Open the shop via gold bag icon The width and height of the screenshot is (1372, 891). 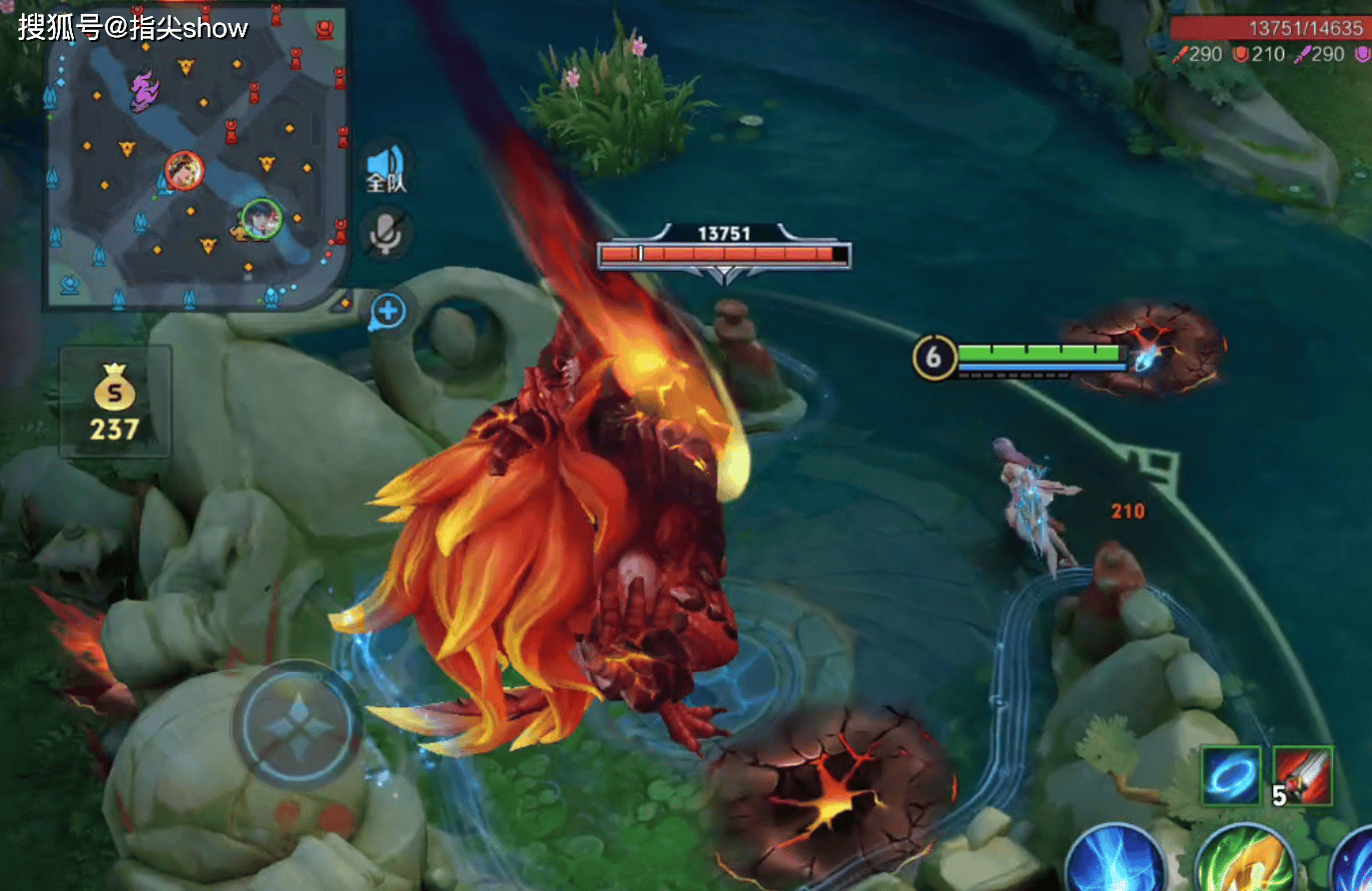tap(115, 402)
